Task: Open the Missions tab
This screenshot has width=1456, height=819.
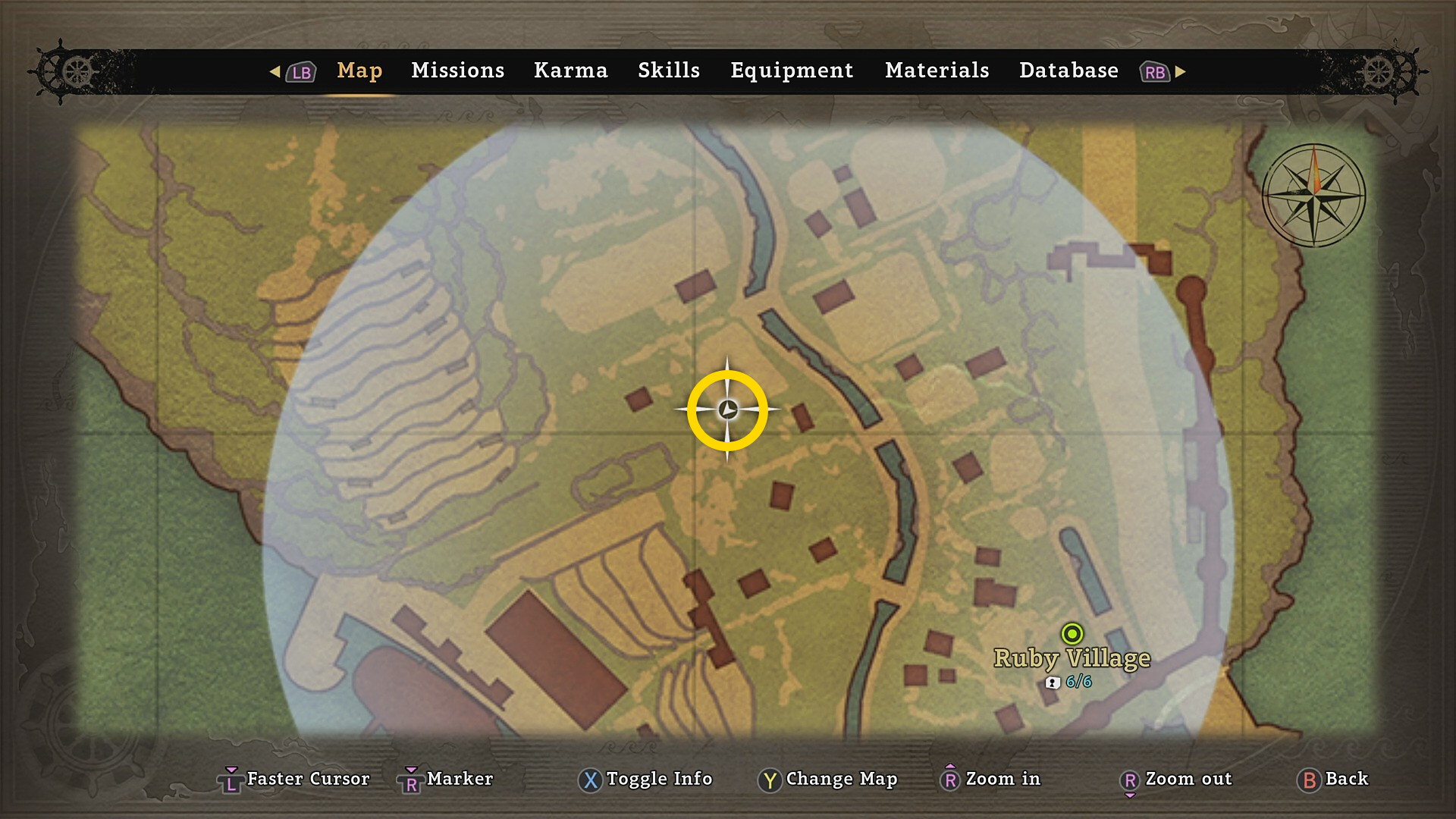Action: (x=457, y=71)
